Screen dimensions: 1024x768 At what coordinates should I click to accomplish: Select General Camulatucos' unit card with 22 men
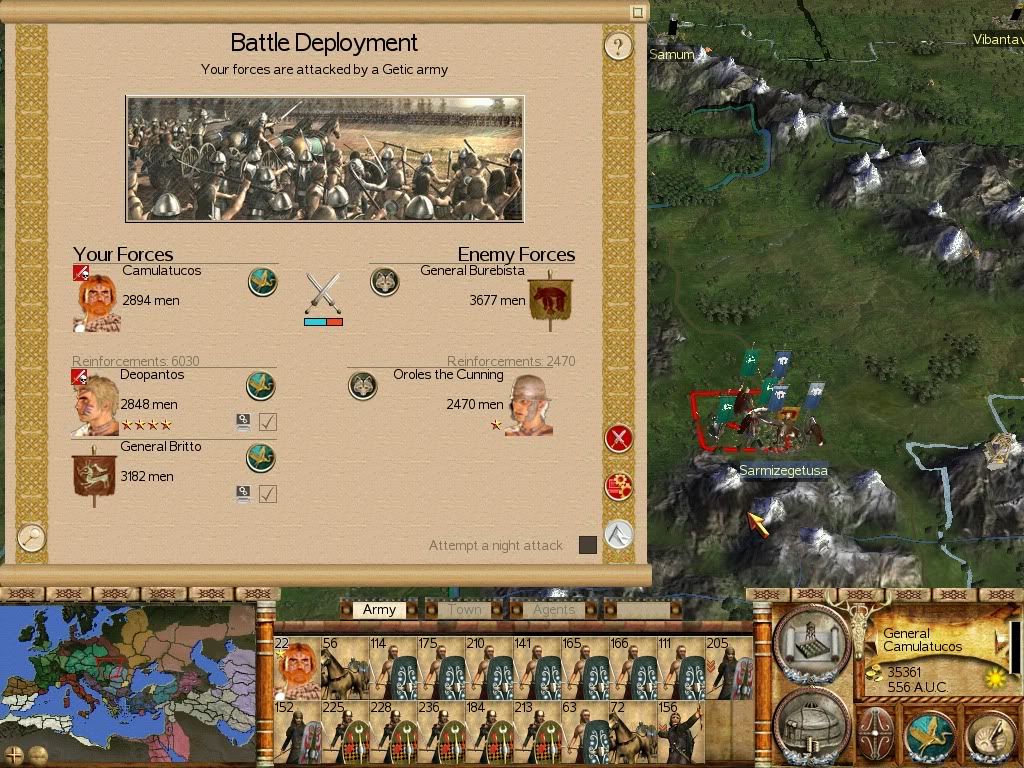(295, 668)
